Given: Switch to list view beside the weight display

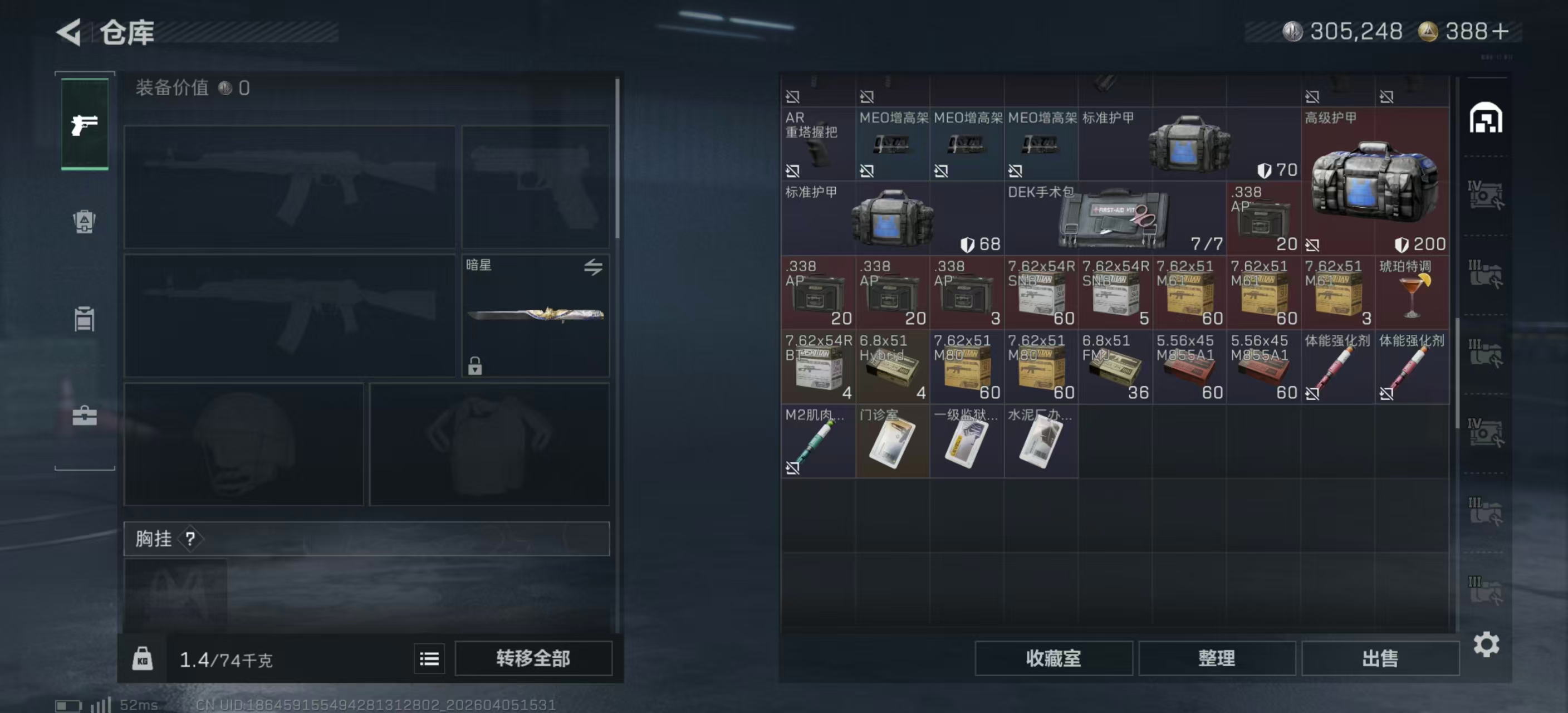Looking at the screenshot, I should 429,659.
